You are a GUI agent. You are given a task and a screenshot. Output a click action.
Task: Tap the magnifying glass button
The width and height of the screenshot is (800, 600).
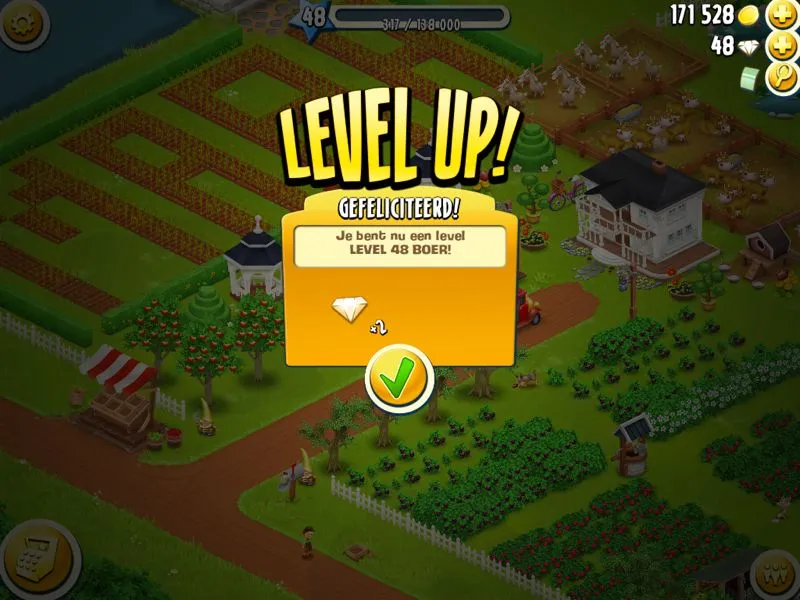click(781, 78)
